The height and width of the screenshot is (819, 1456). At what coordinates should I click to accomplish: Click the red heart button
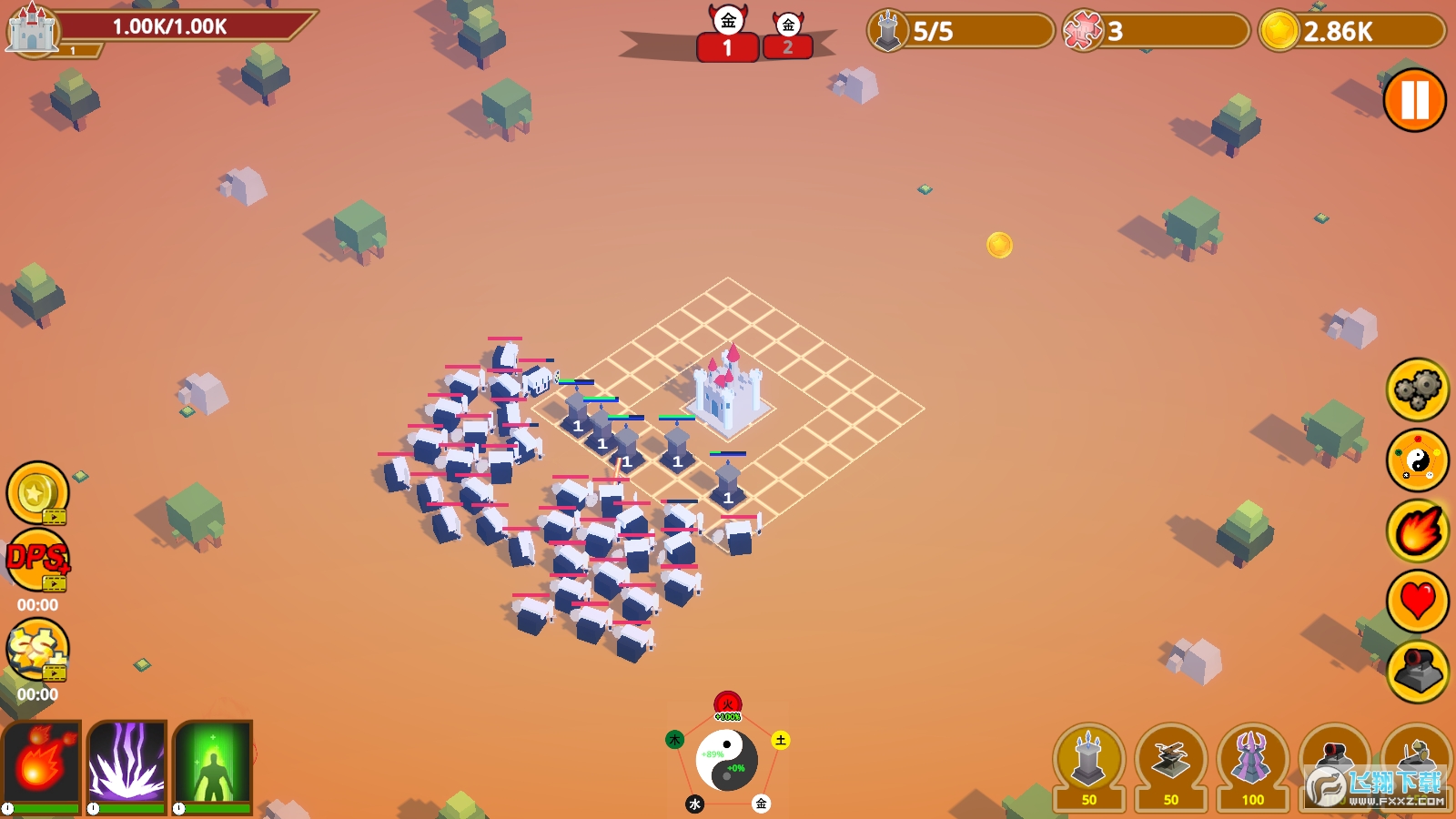tap(1417, 602)
